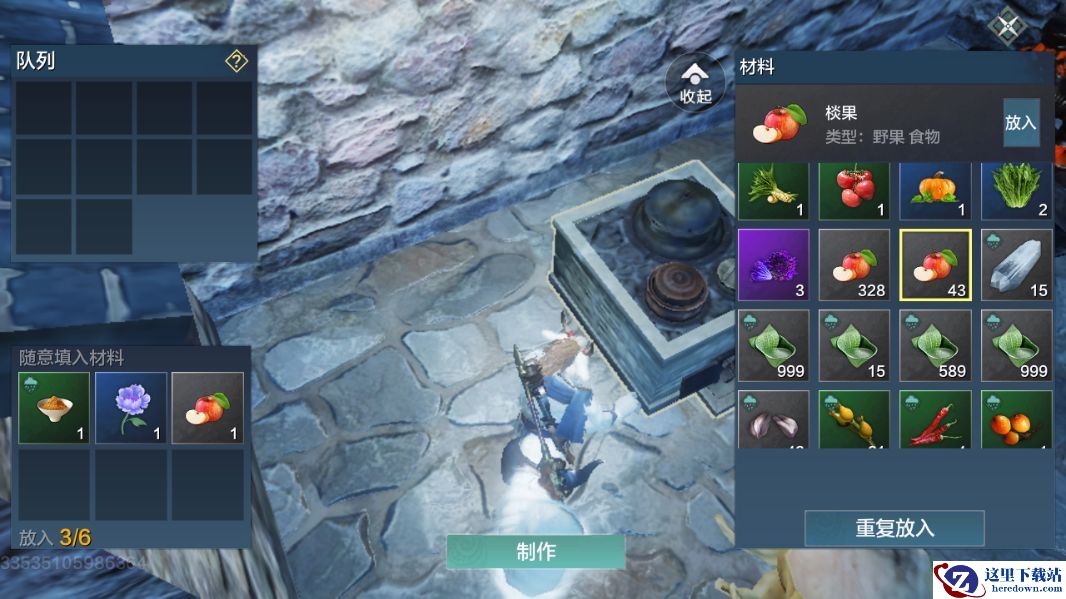The image size is (1066, 599).
Task: Remove the spice powder bowl from added materials
Action: tap(54, 408)
